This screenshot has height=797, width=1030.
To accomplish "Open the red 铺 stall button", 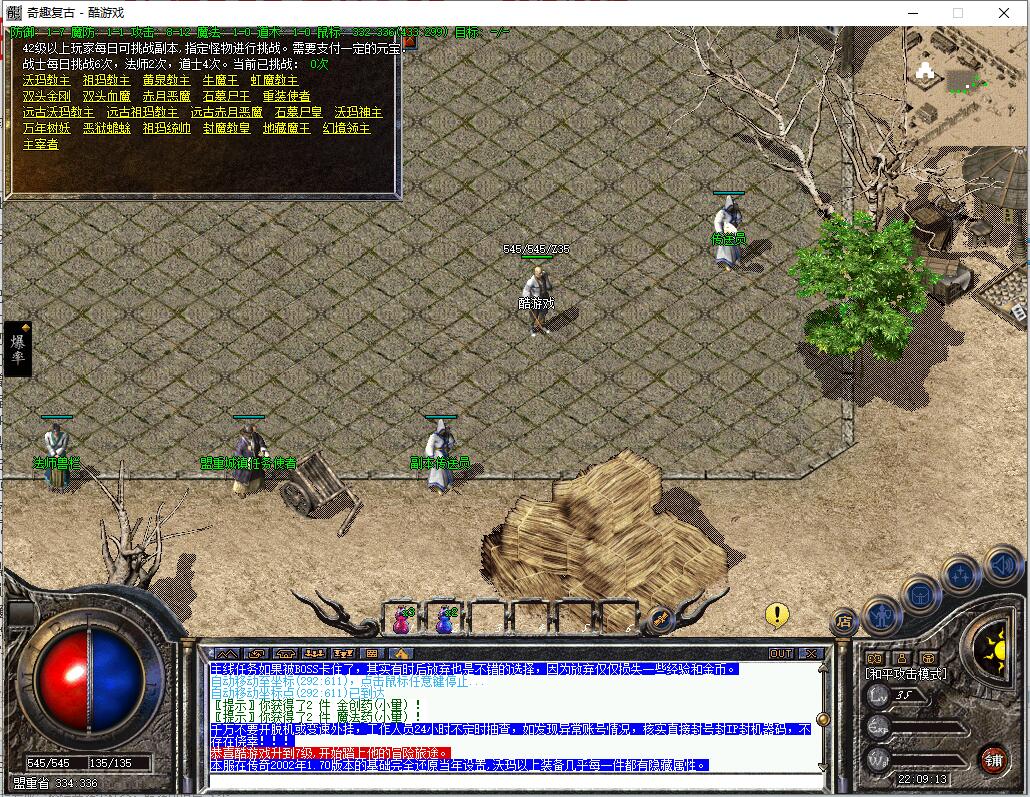I will [993, 758].
